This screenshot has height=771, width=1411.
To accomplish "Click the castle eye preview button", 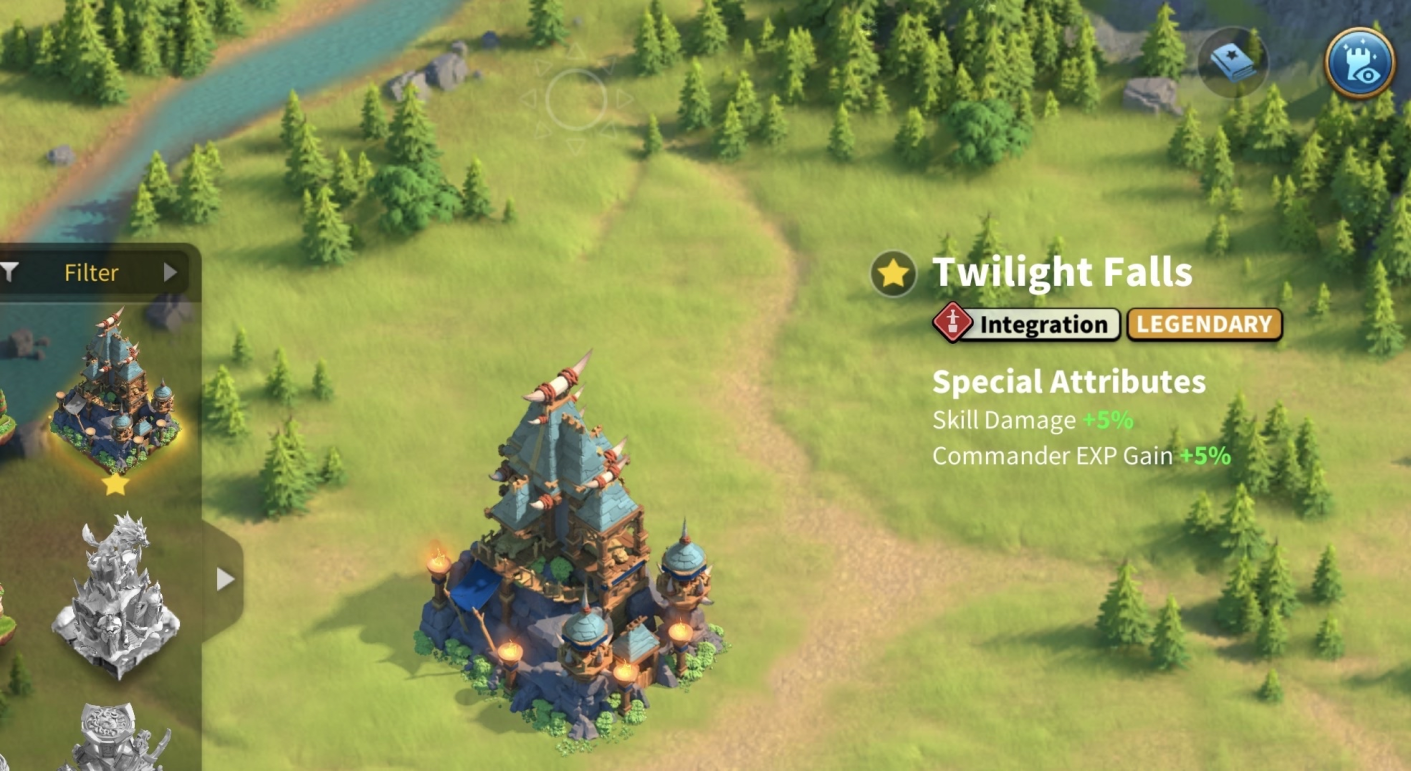I will tap(1359, 62).
